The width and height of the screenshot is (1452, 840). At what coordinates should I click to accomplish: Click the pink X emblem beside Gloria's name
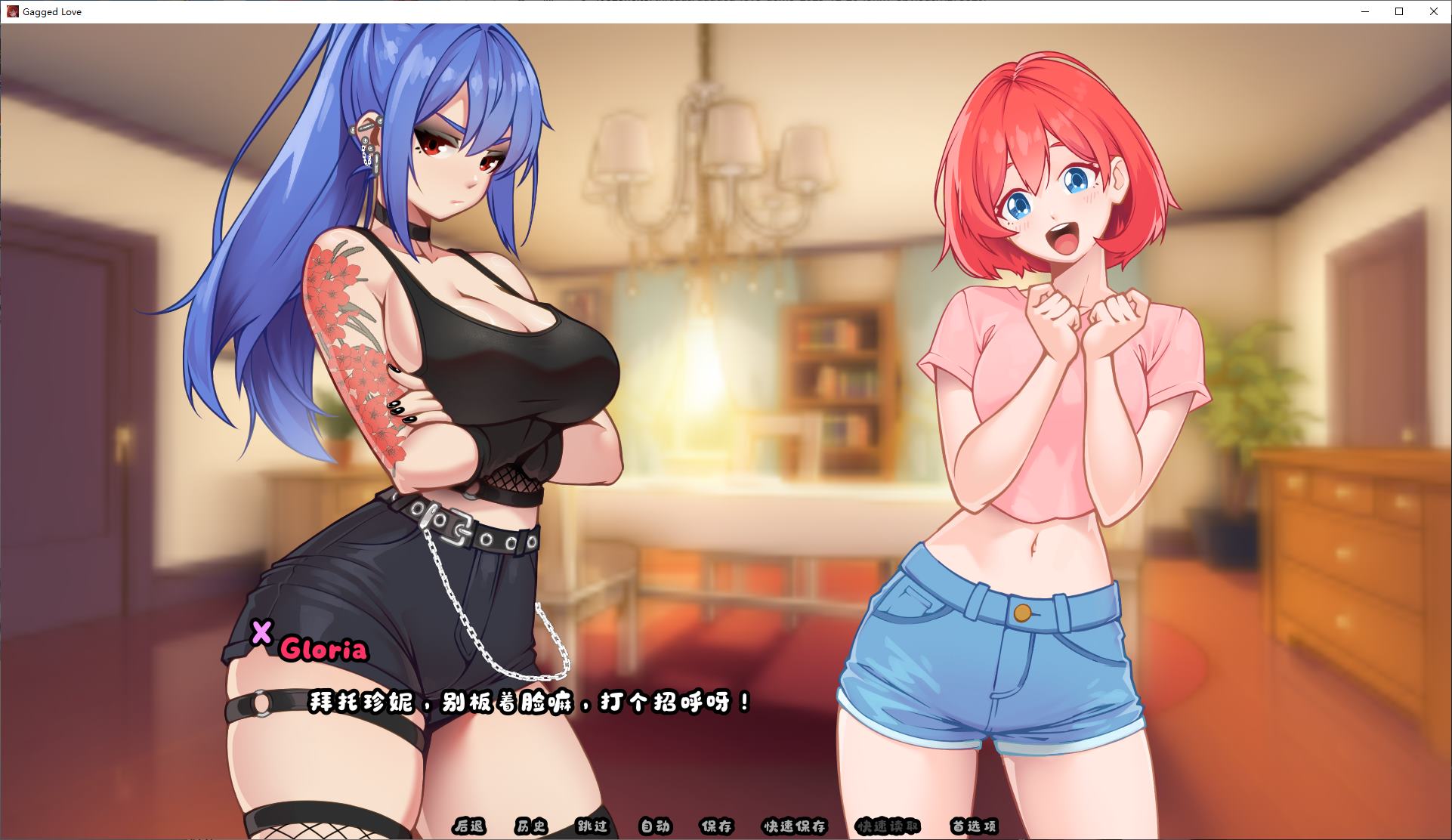point(262,636)
